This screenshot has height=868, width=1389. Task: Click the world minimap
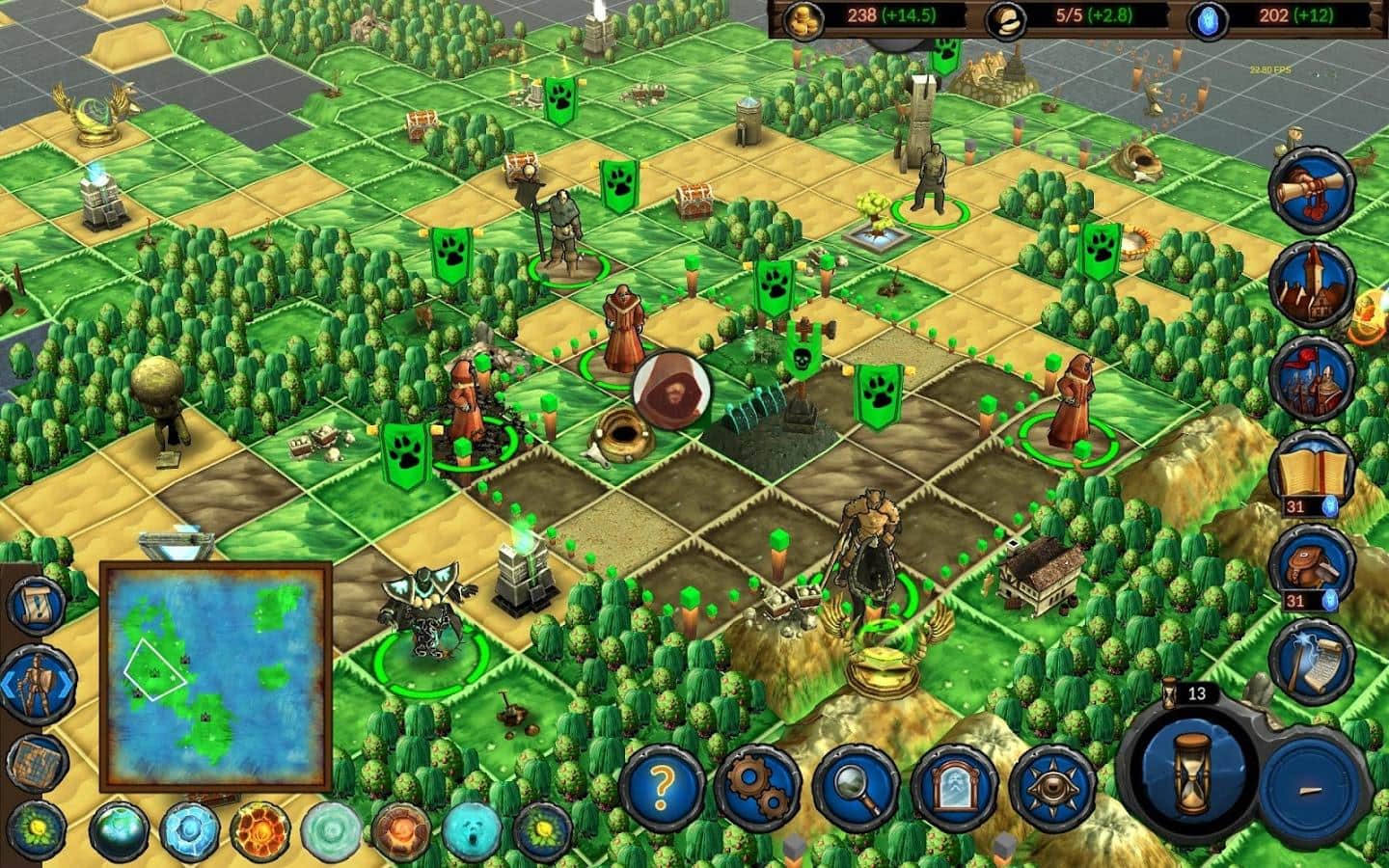pyautogui.click(x=216, y=677)
